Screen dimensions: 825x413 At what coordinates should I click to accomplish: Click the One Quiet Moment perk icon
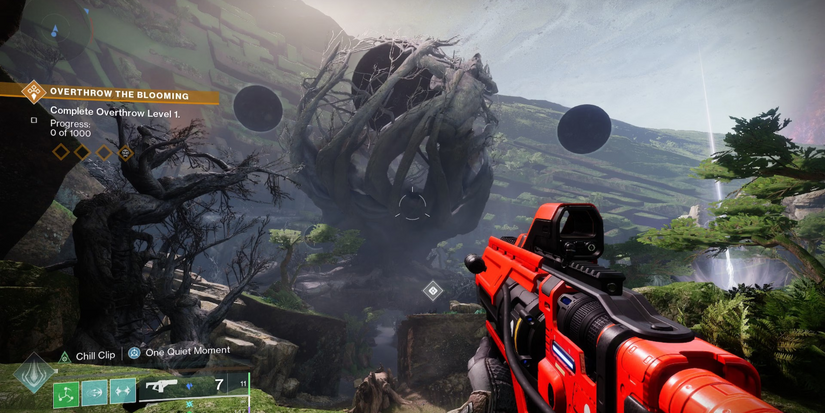[134, 353]
